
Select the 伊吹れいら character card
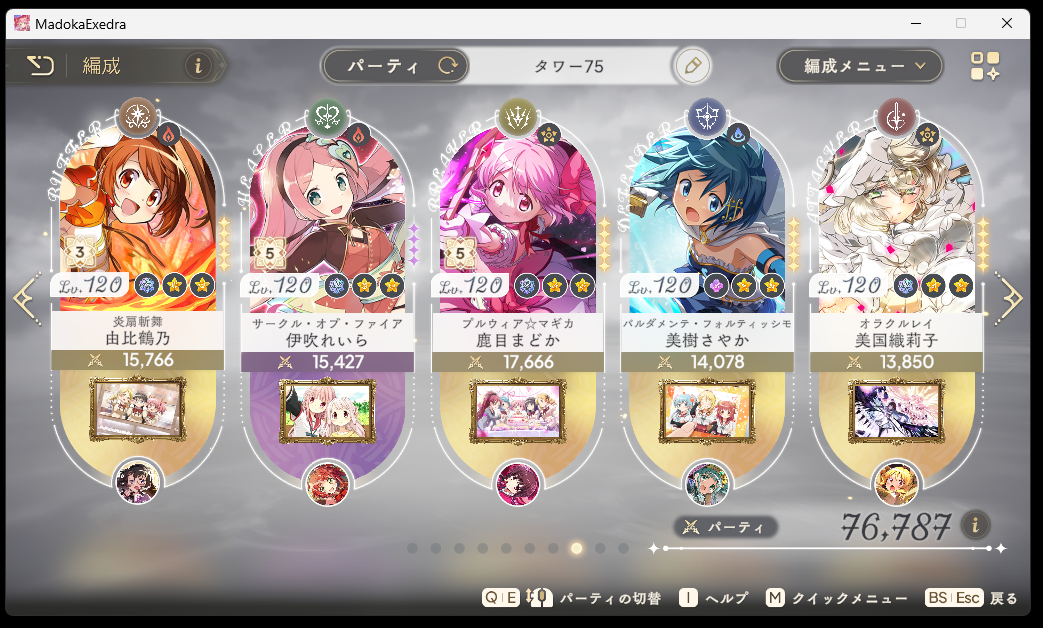click(327, 220)
